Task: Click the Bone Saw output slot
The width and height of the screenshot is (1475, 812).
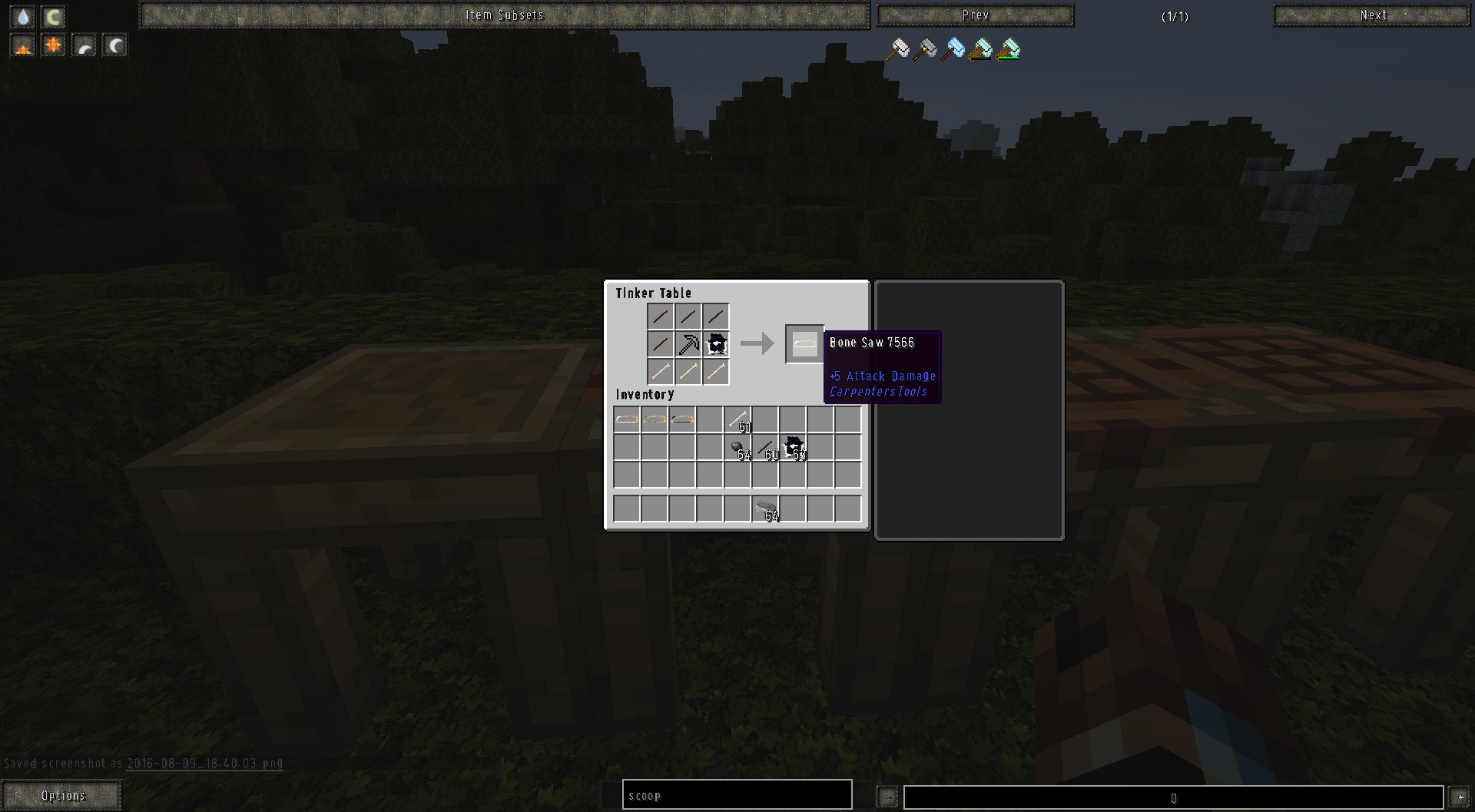Action: (804, 343)
